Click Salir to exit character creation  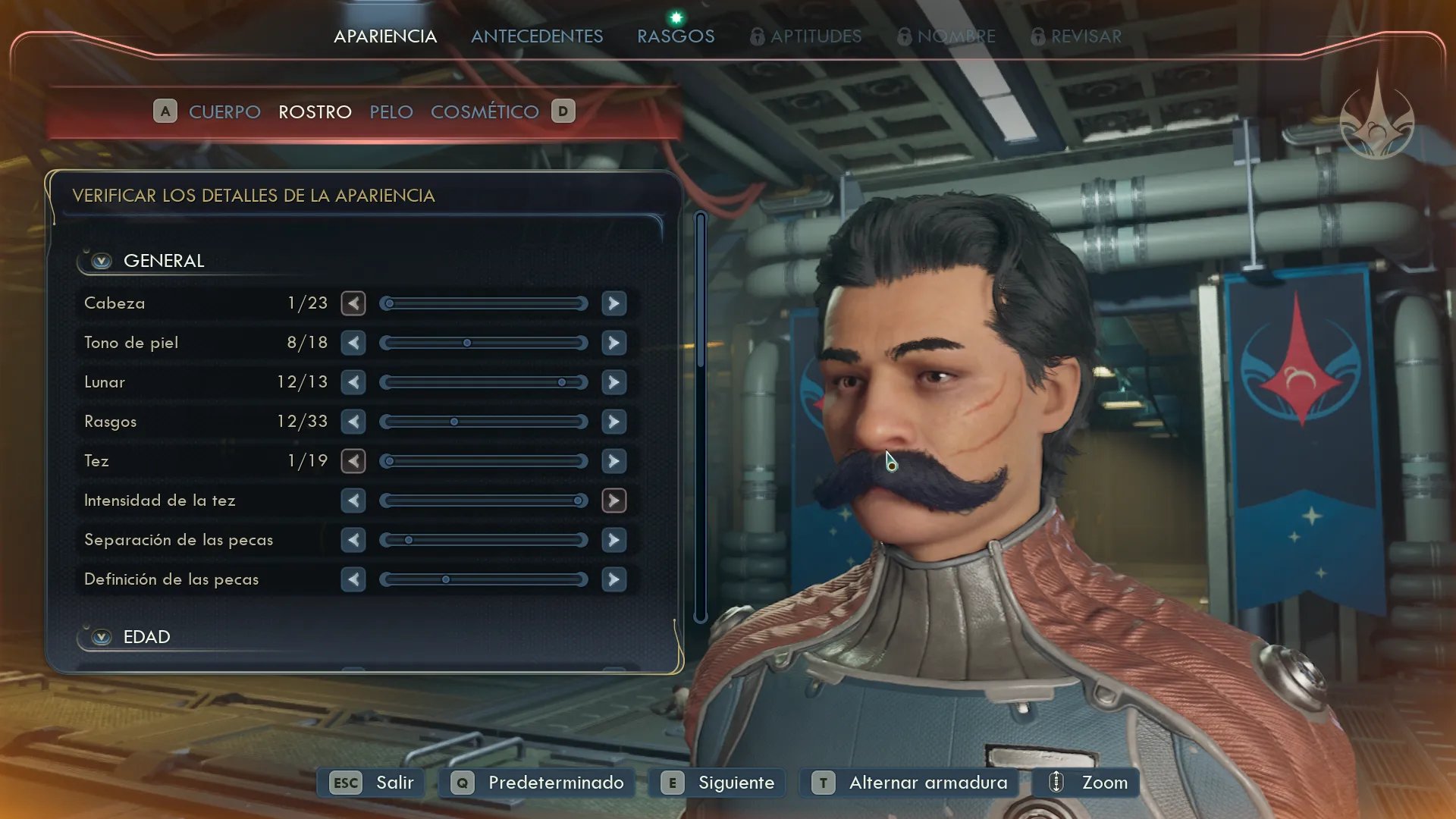pos(372,783)
